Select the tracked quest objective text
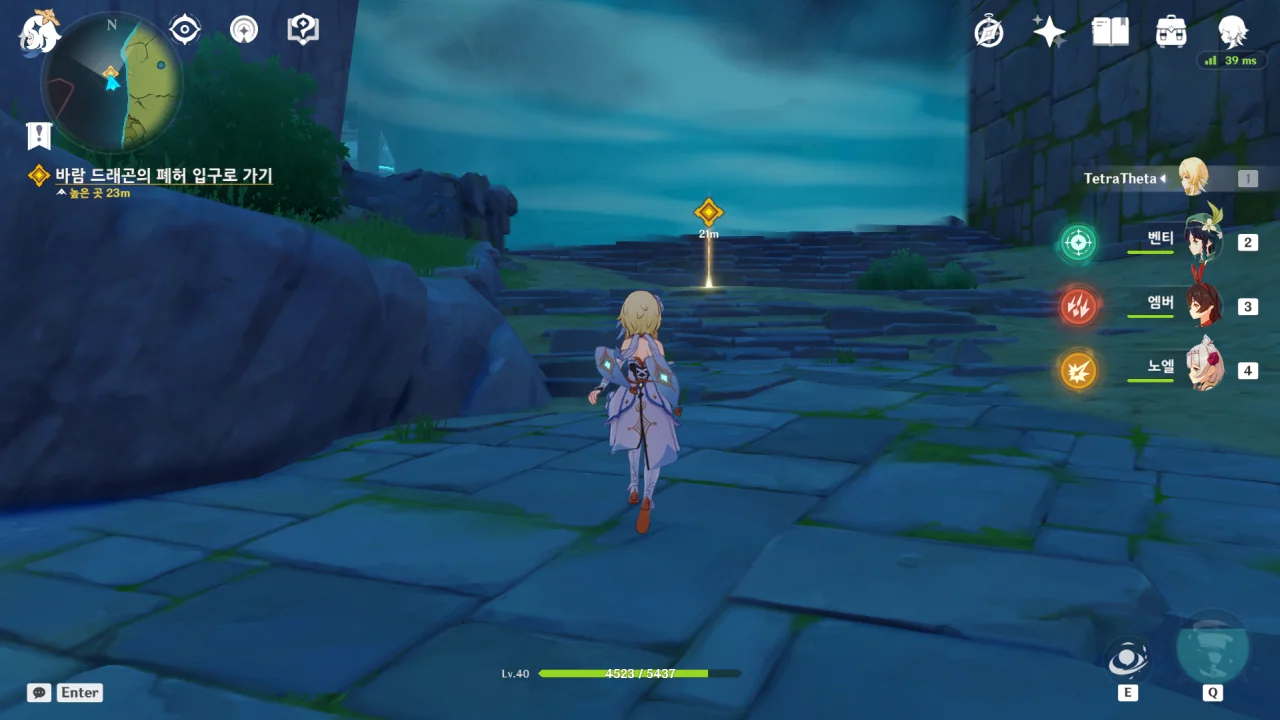 163,175
